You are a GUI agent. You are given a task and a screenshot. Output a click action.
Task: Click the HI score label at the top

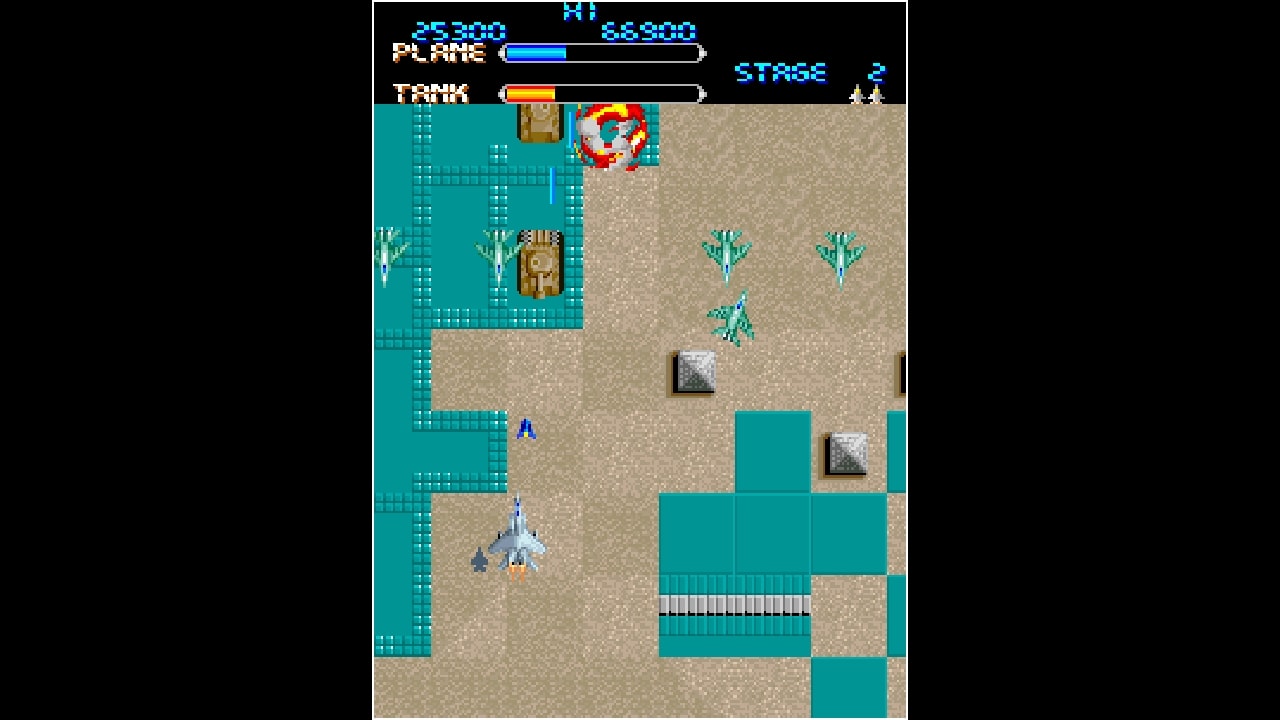pos(580,12)
